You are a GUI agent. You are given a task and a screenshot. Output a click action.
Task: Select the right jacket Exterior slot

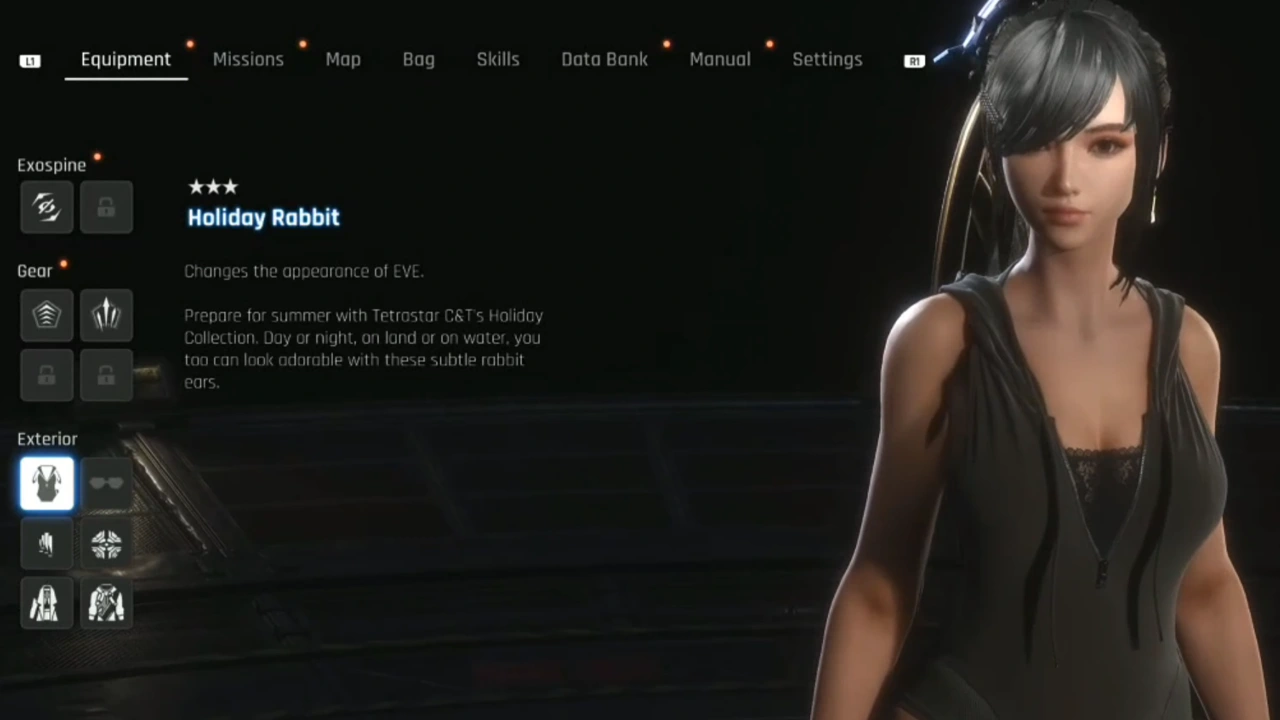click(106, 603)
